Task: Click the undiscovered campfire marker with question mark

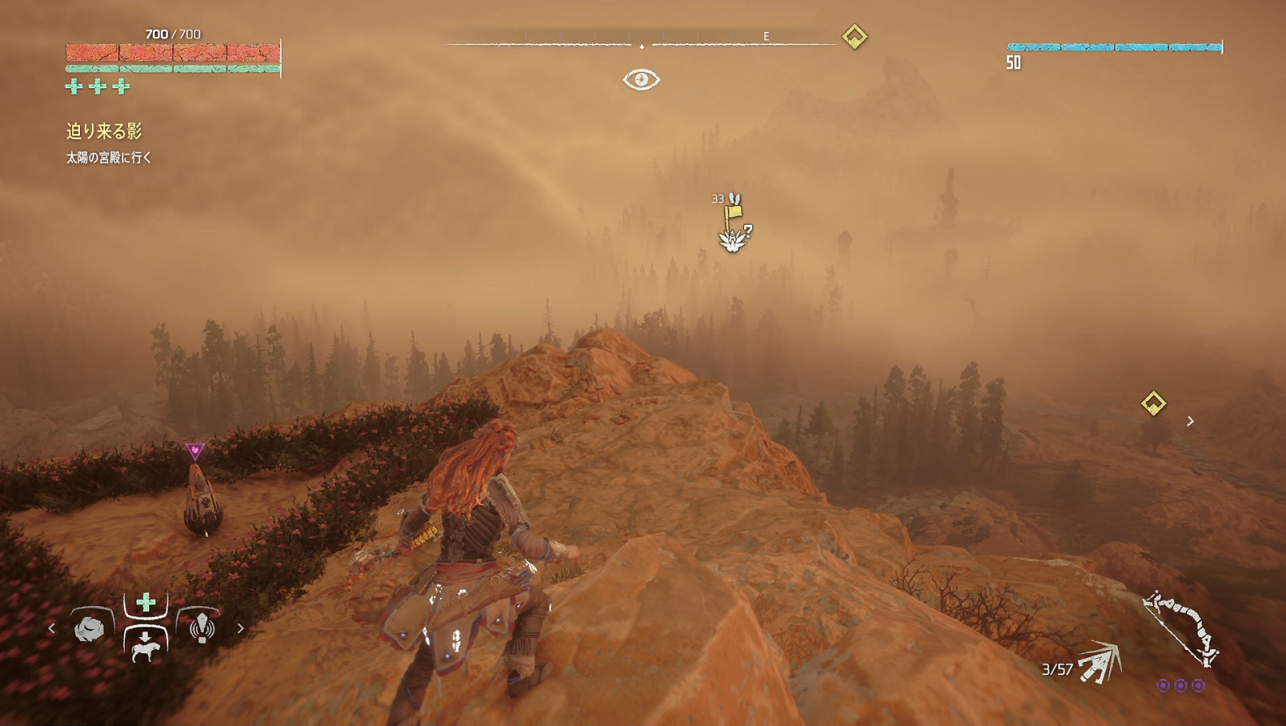Action: coord(735,239)
